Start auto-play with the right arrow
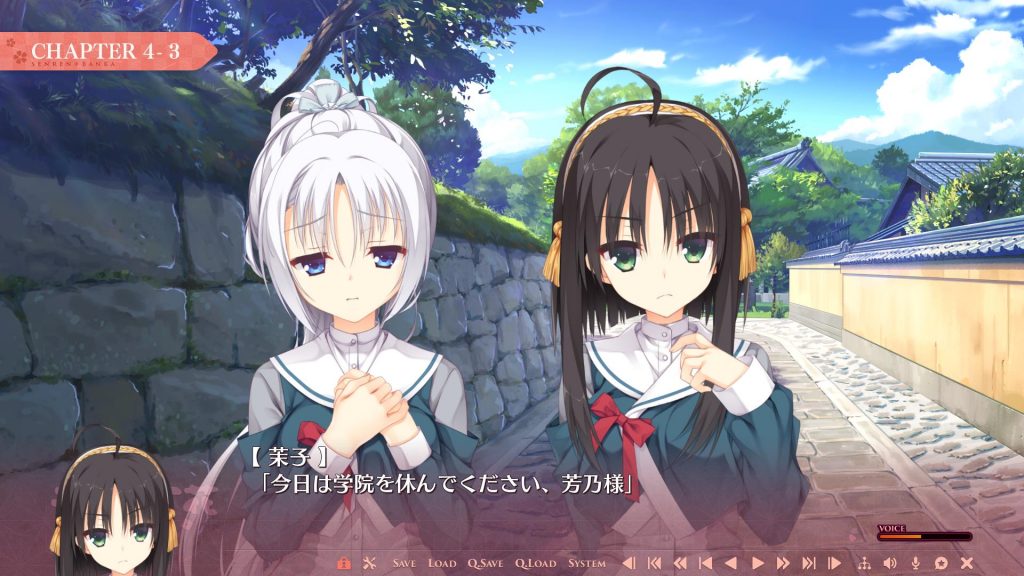The height and width of the screenshot is (576, 1024). [757, 563]
